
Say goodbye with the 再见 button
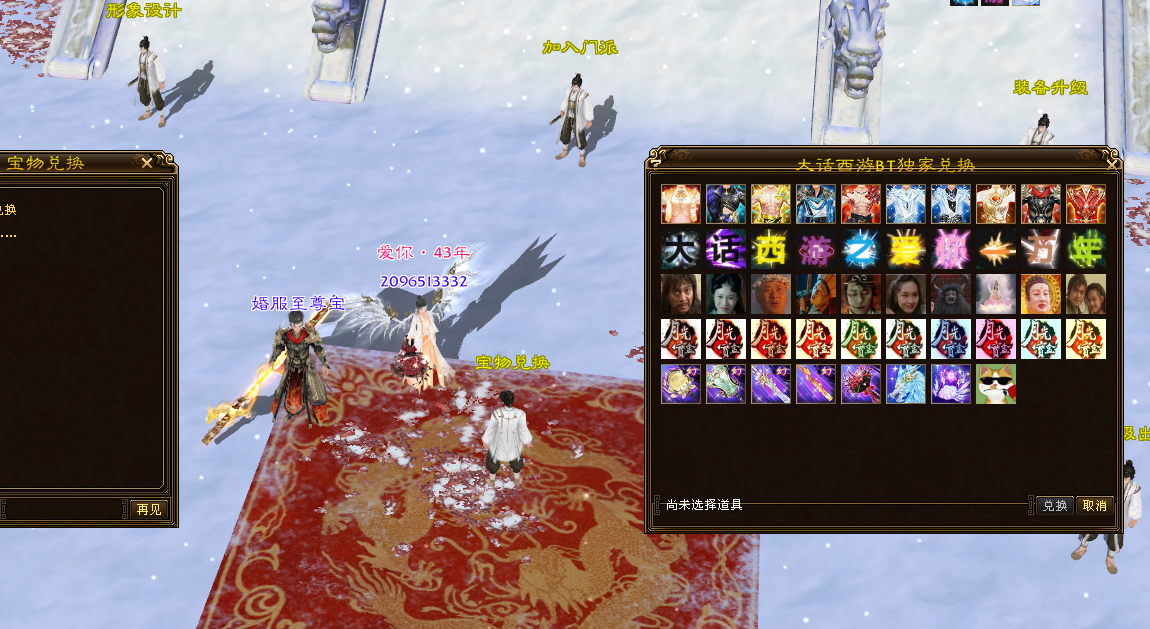(149, 509)
